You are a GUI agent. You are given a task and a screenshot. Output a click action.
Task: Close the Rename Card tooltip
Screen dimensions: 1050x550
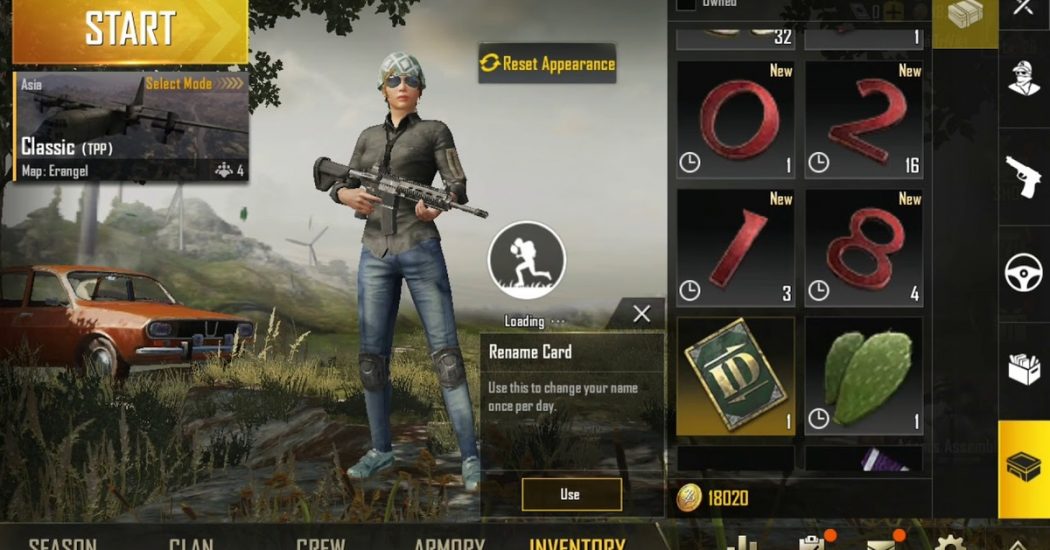(641, 314)
